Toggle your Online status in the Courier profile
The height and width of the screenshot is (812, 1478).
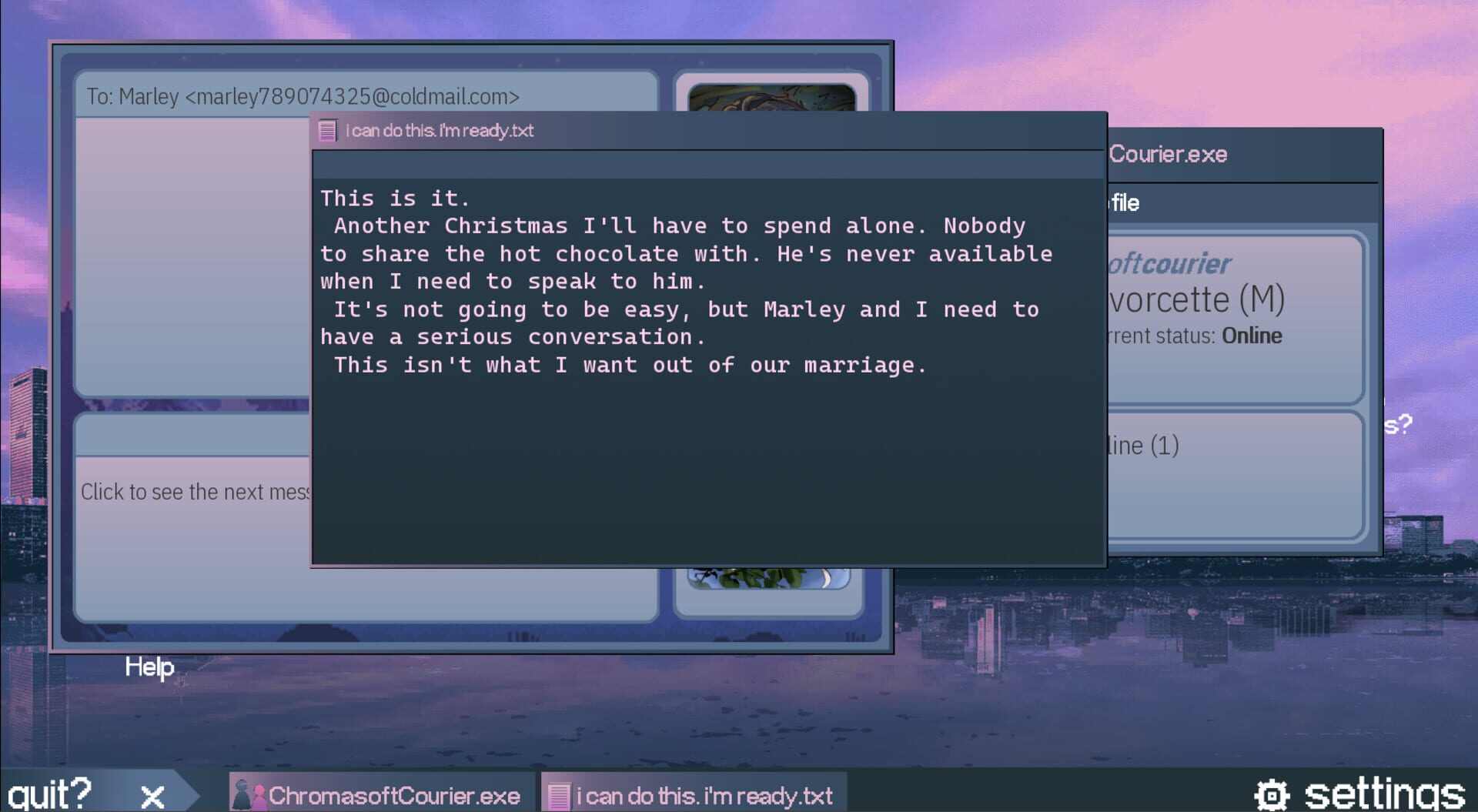(x=1251, y=336)
